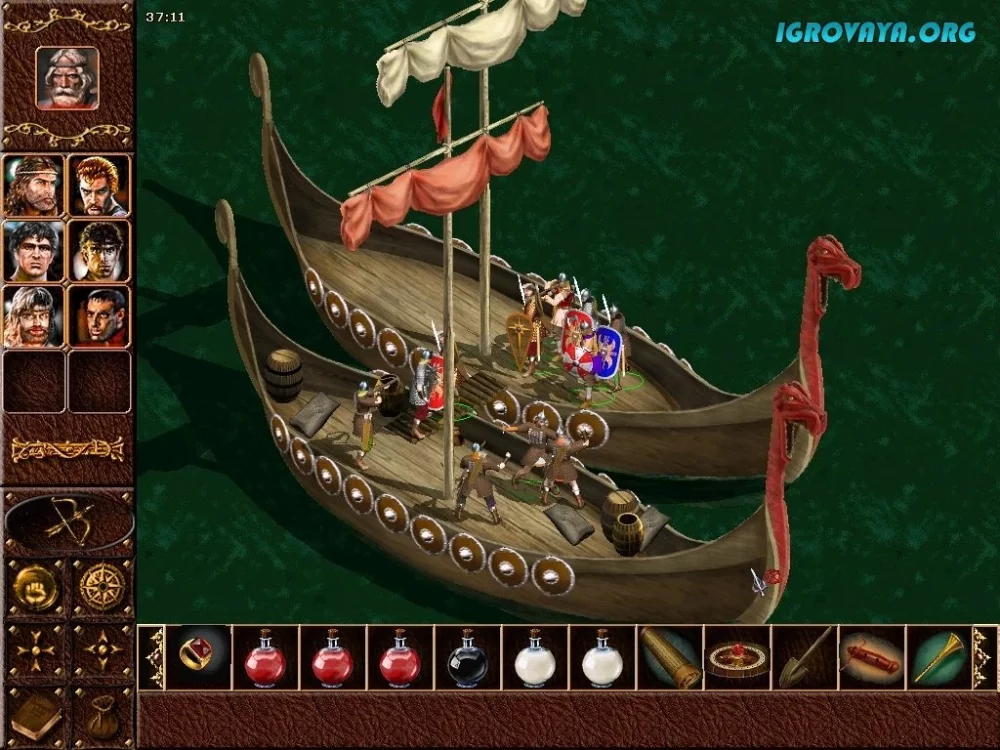Click the golden fist melee button
The image size is (1000, 750).
pos(35,587)
